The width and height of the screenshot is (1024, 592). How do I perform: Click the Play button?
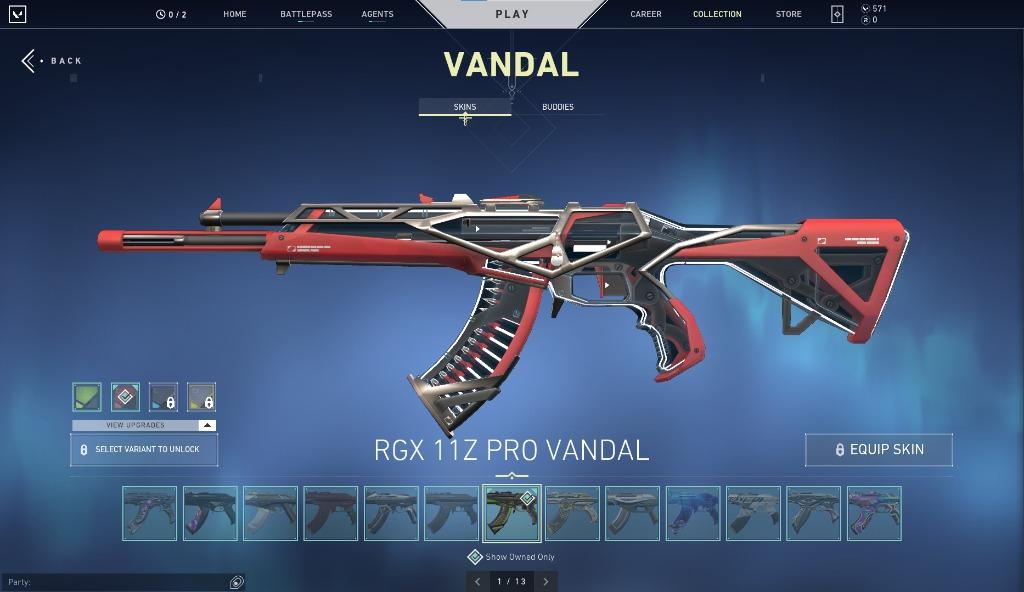[512, 14]
